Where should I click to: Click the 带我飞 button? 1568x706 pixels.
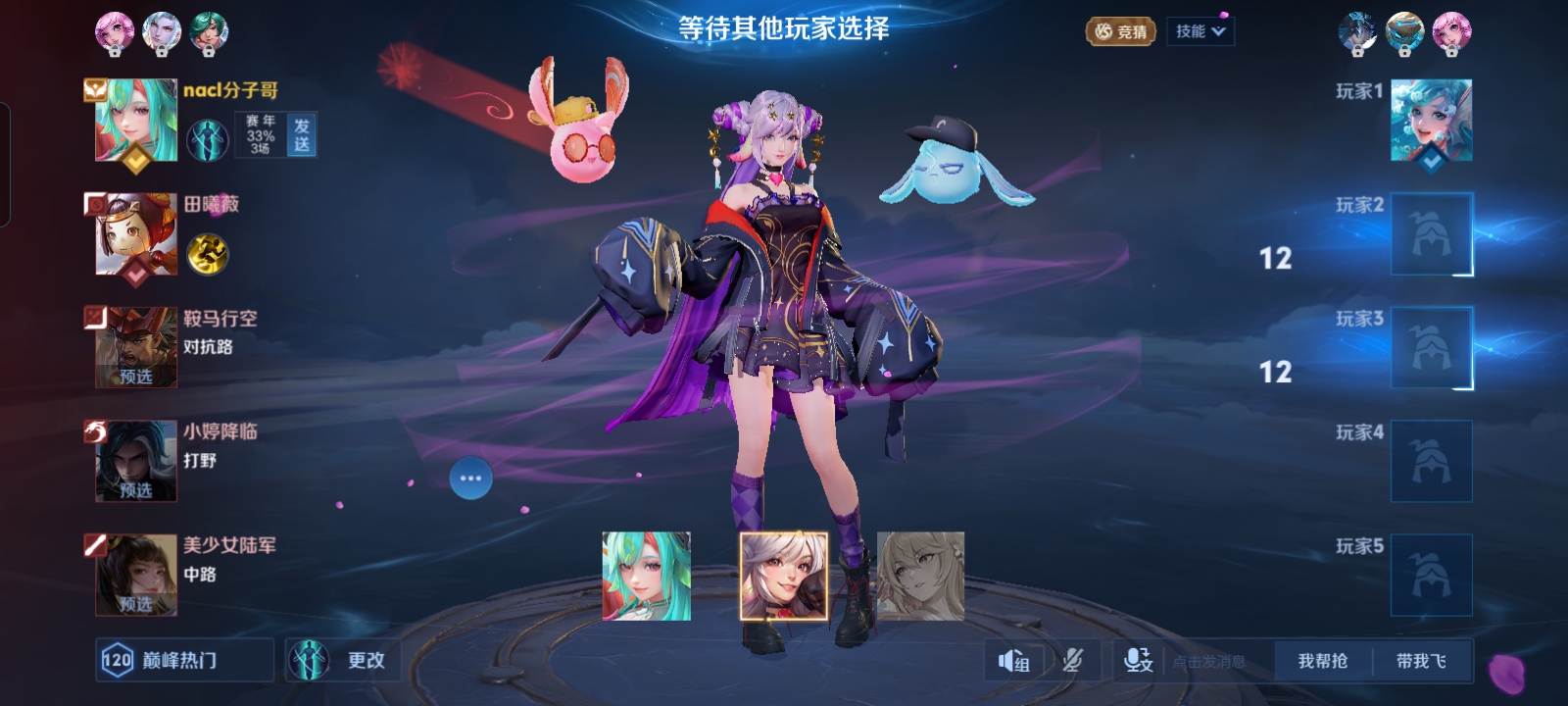[x=1421, y=660]
